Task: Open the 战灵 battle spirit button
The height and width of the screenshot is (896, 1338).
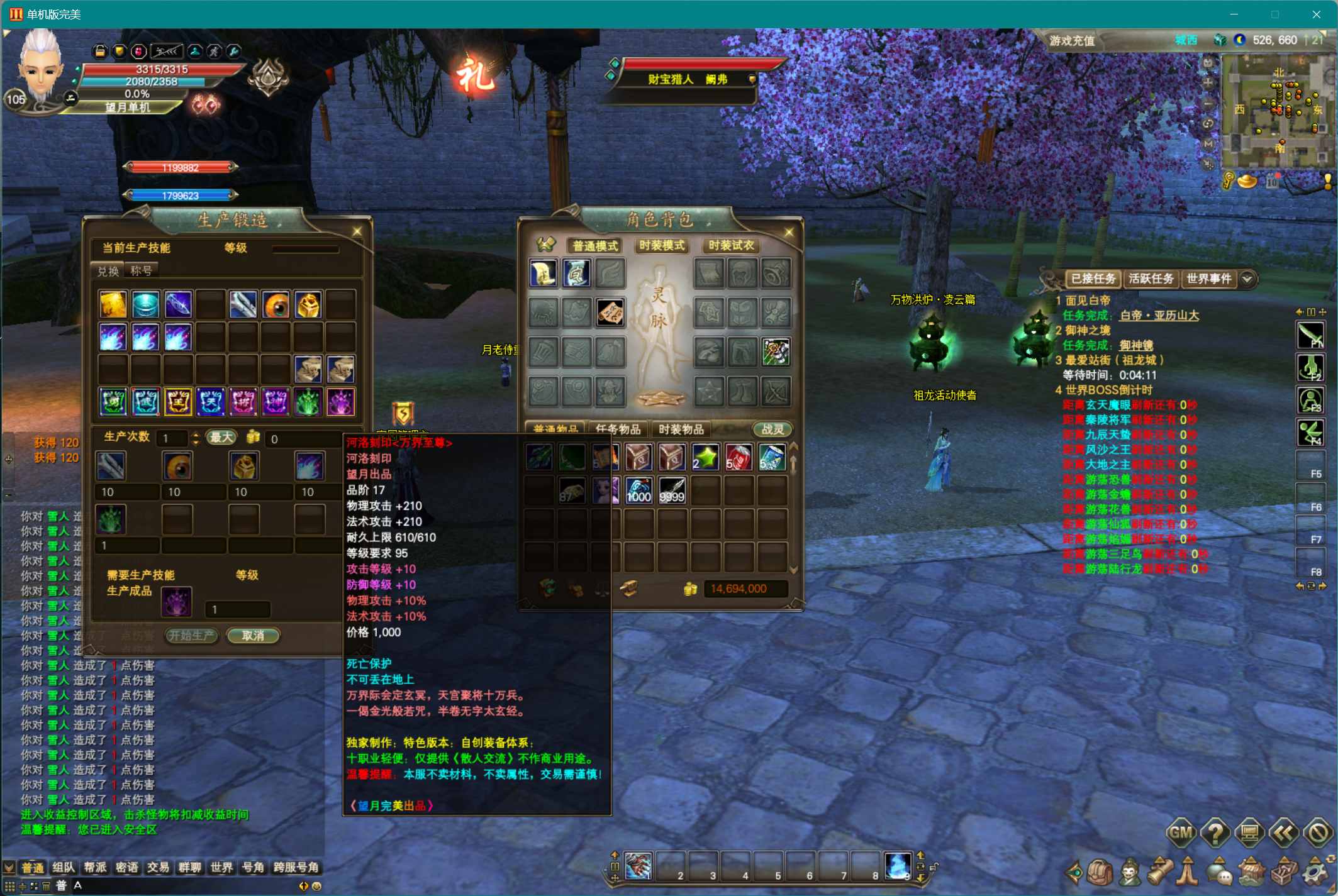Action: tap(772, 429)
